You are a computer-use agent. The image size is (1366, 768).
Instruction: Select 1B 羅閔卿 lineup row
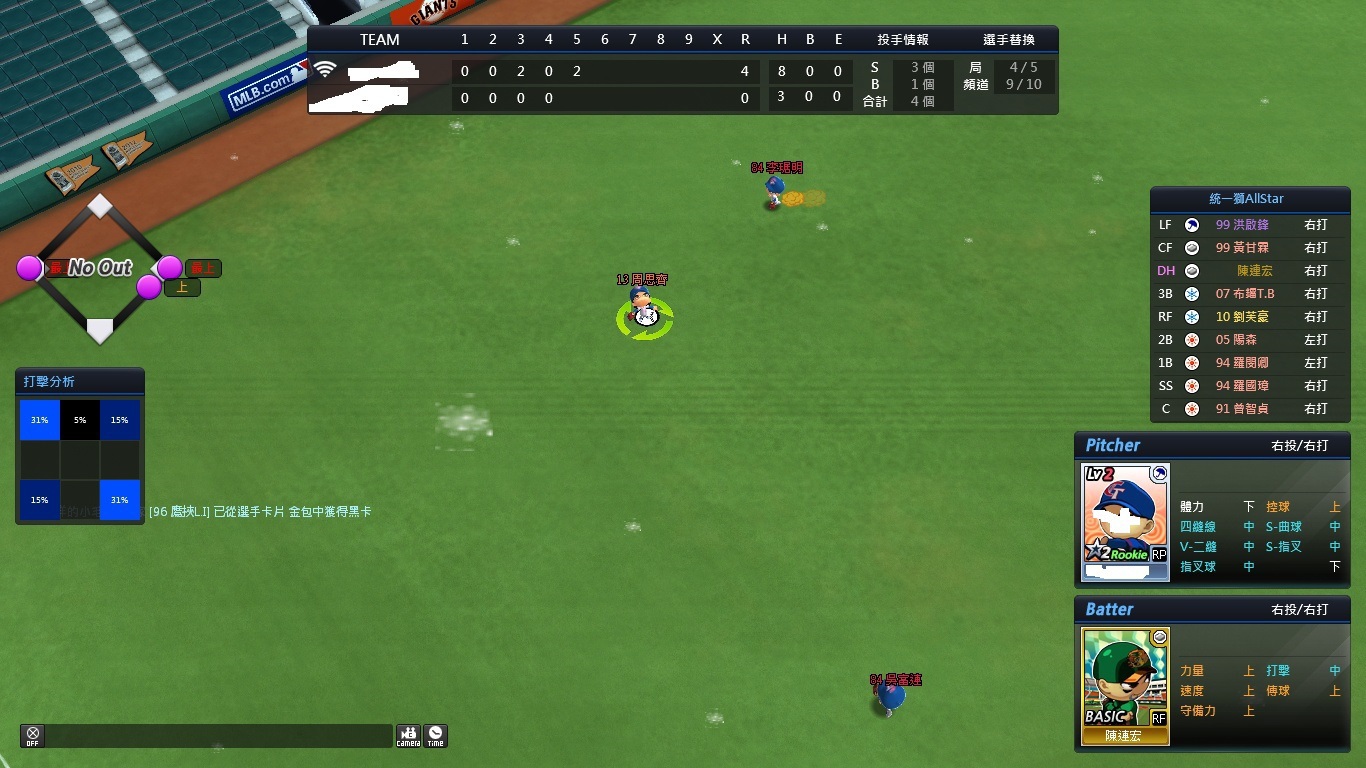point(1250,363)
